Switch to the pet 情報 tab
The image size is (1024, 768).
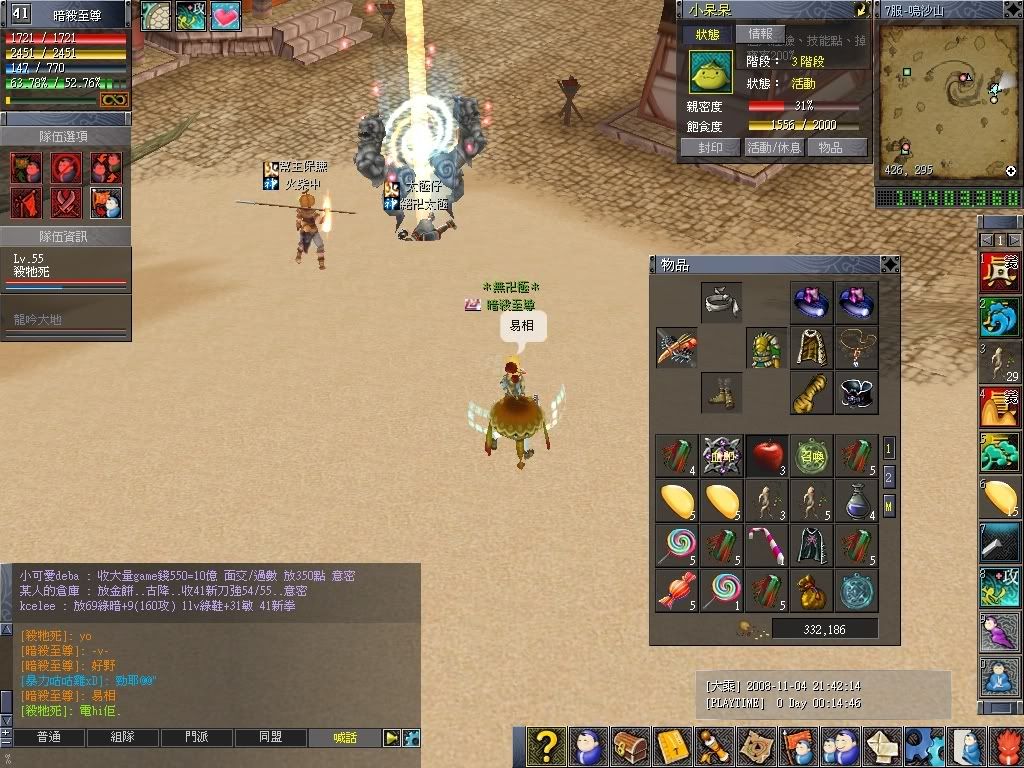tap(761, 34)
